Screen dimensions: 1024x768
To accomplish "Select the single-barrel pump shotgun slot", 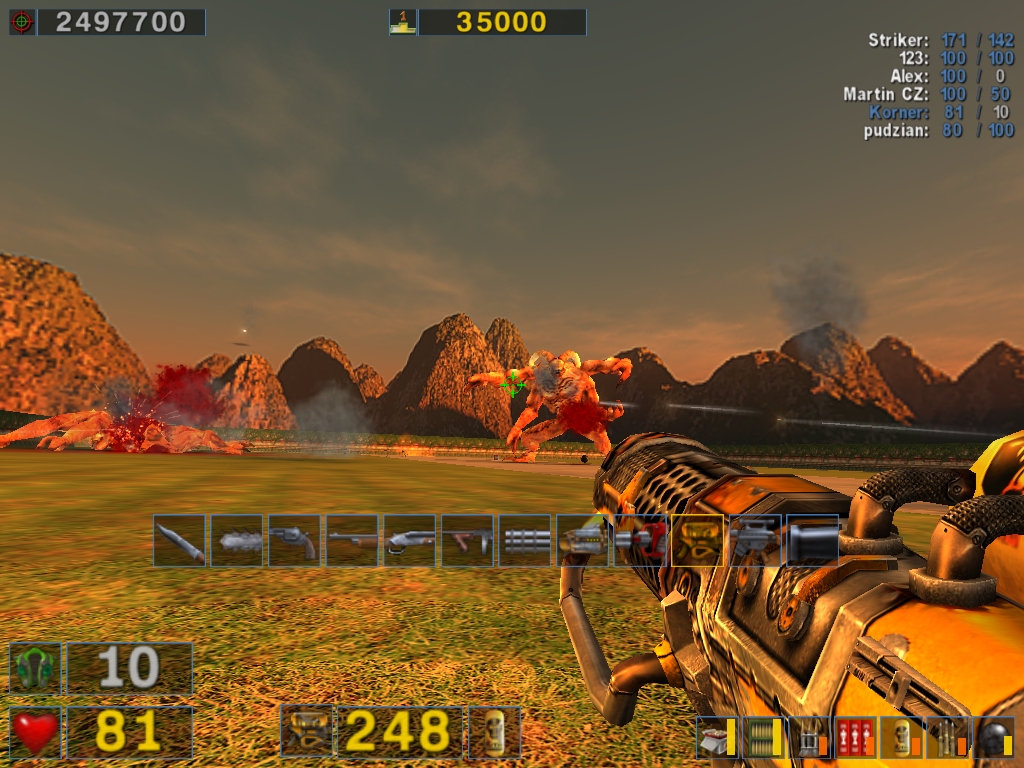I will 352,541.
